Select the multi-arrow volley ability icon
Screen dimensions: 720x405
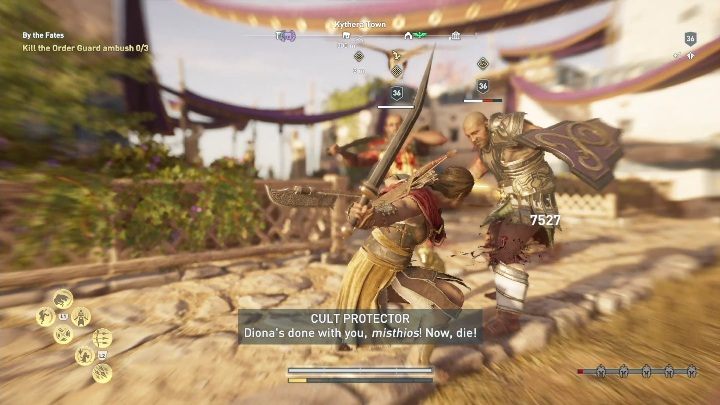coord(101,338)
